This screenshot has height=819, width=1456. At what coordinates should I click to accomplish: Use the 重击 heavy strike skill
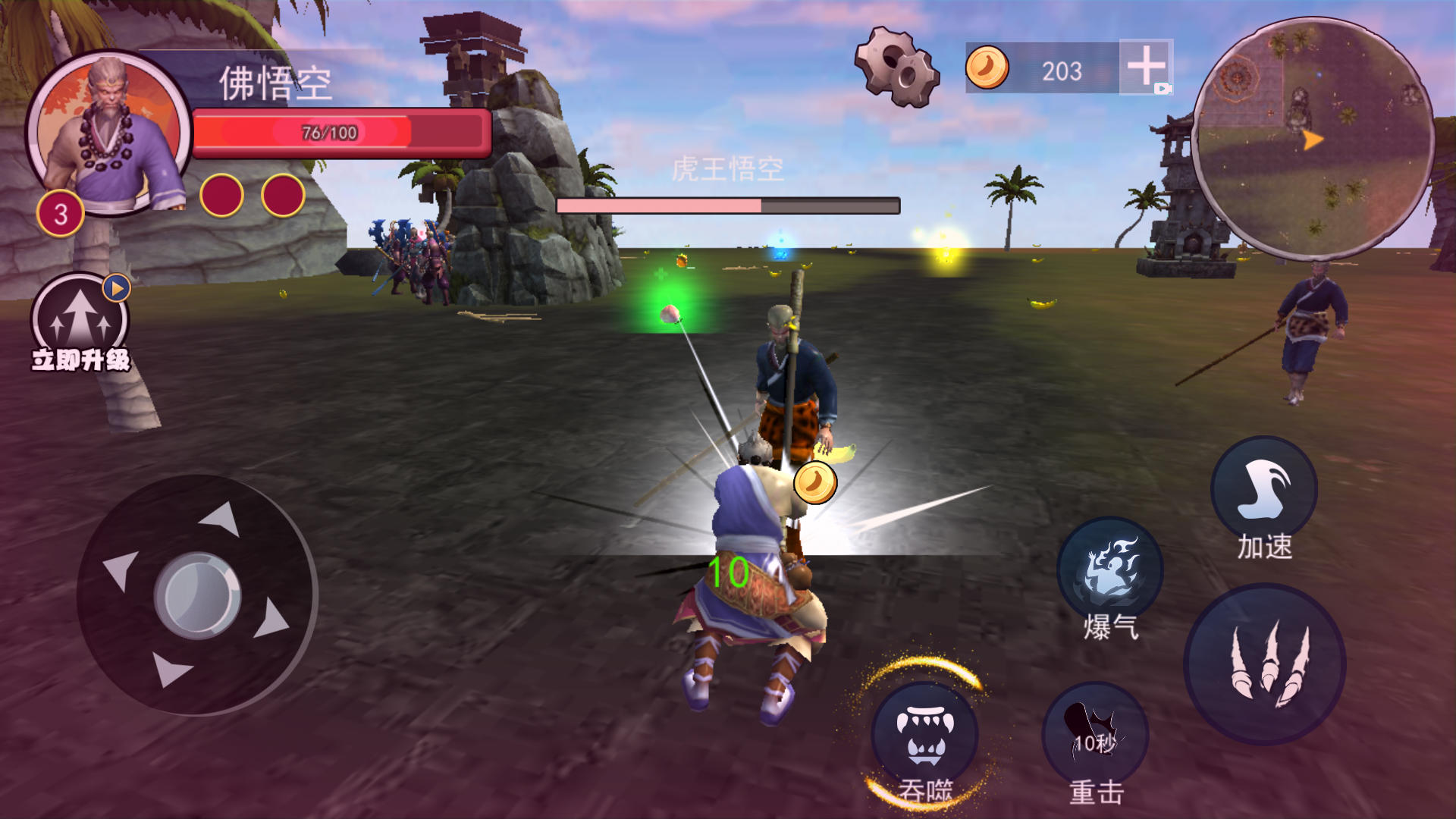(1095, 736)
